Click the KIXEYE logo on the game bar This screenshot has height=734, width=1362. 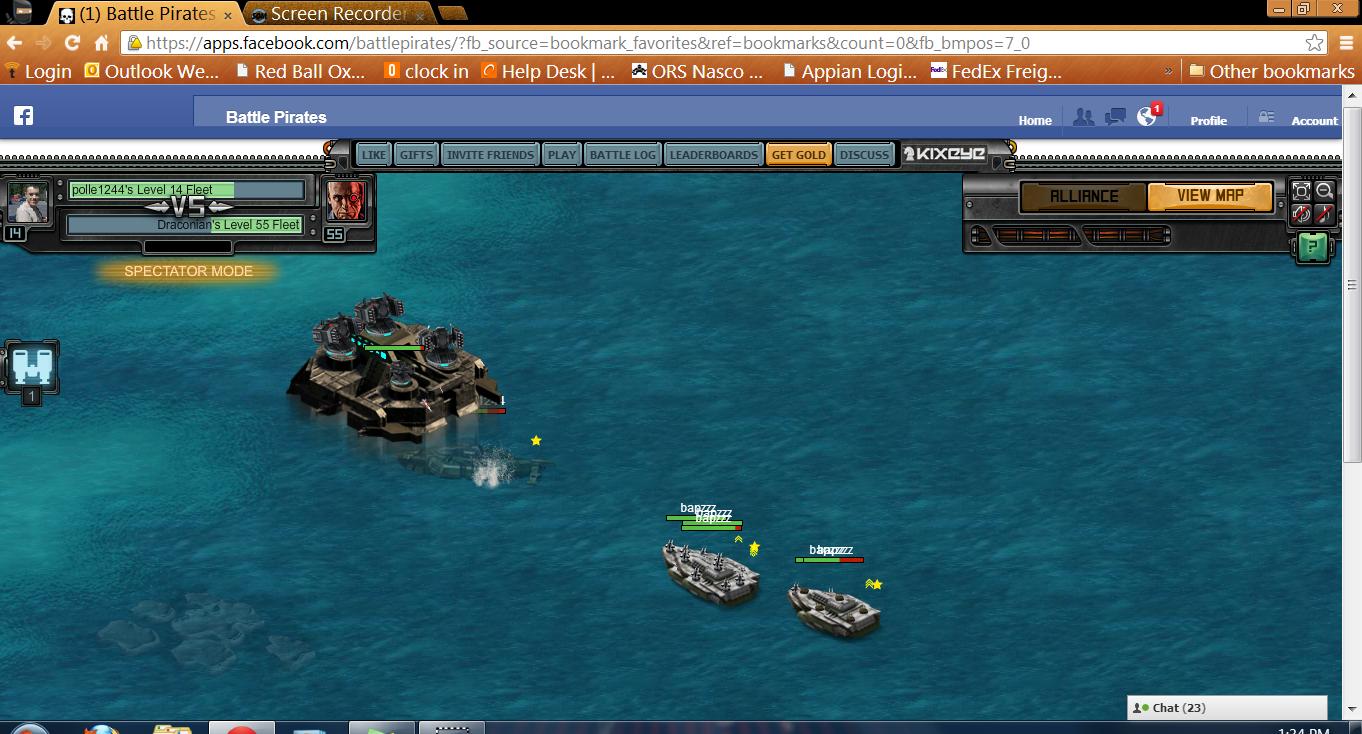(946, 154)
